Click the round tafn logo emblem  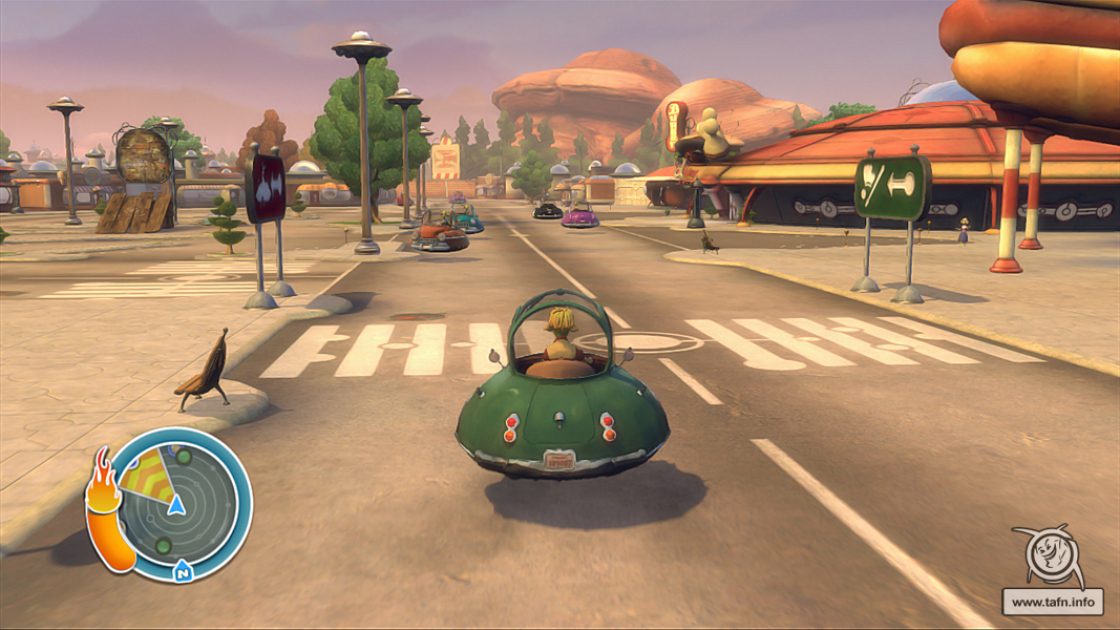click(x=1049, y=555)
